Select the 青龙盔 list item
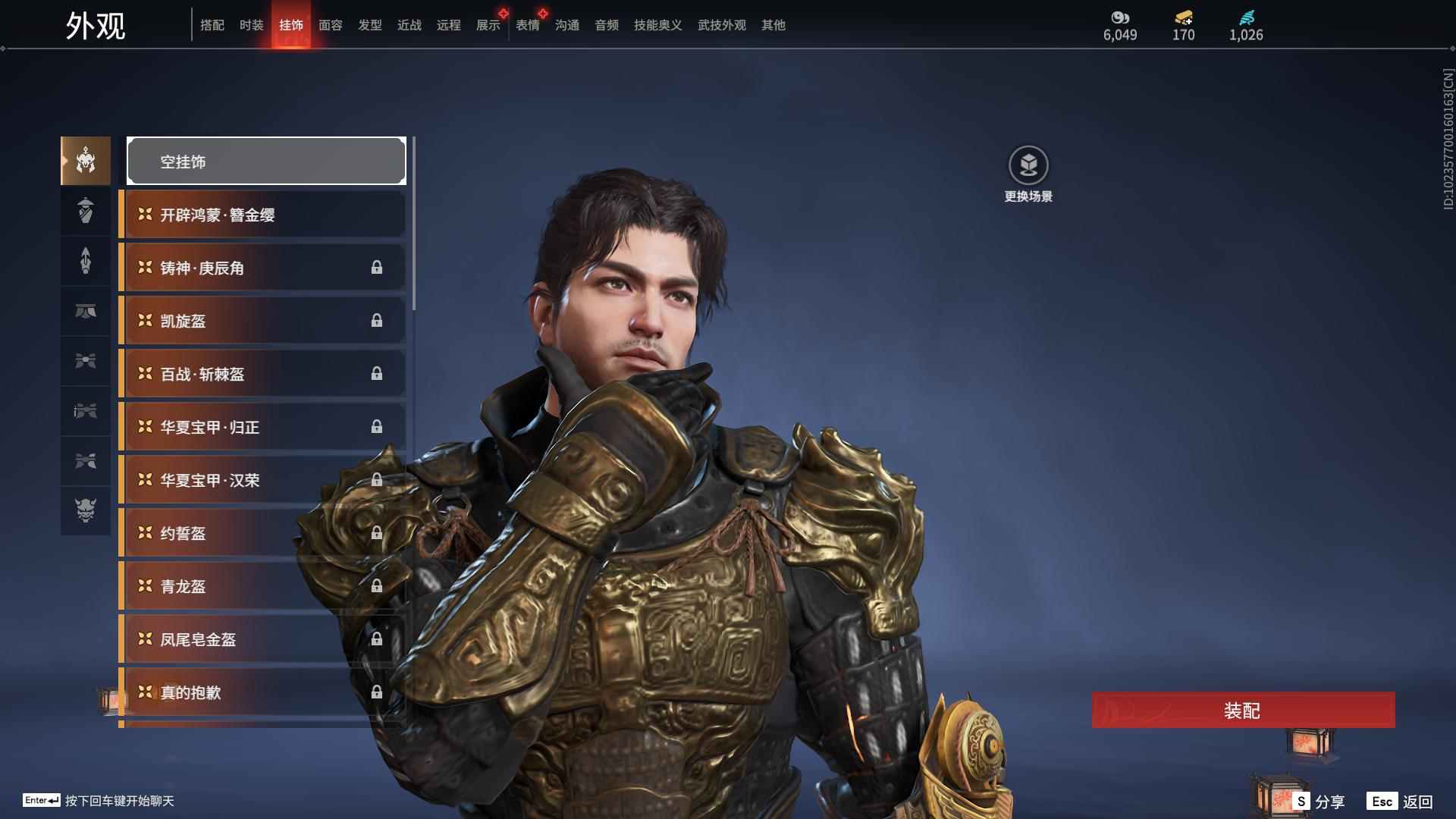Screen dimensions: 1456x819 click(262, 586)
